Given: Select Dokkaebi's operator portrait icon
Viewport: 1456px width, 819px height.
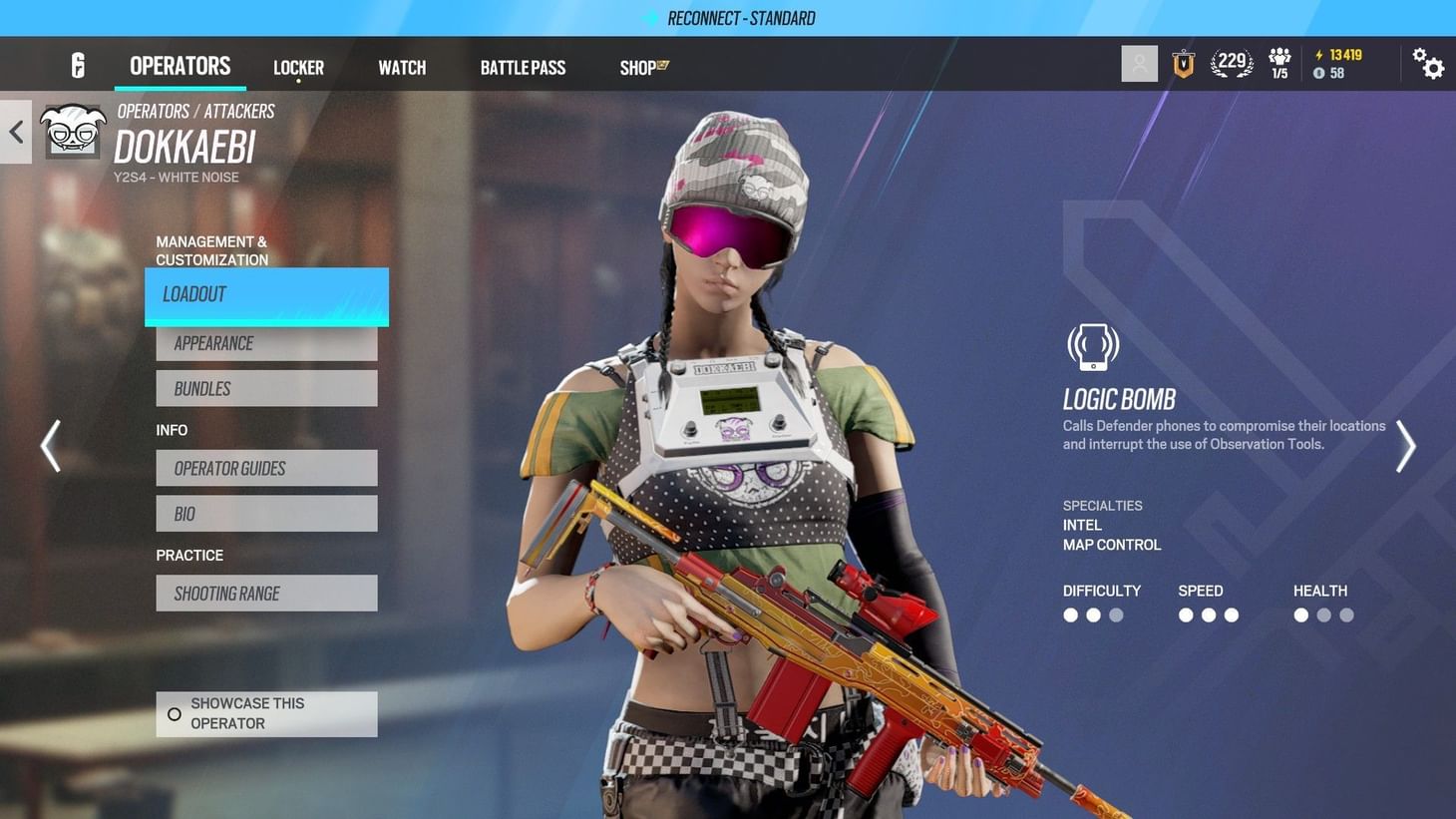Looking at the screenshot, I should coord(73,132).
